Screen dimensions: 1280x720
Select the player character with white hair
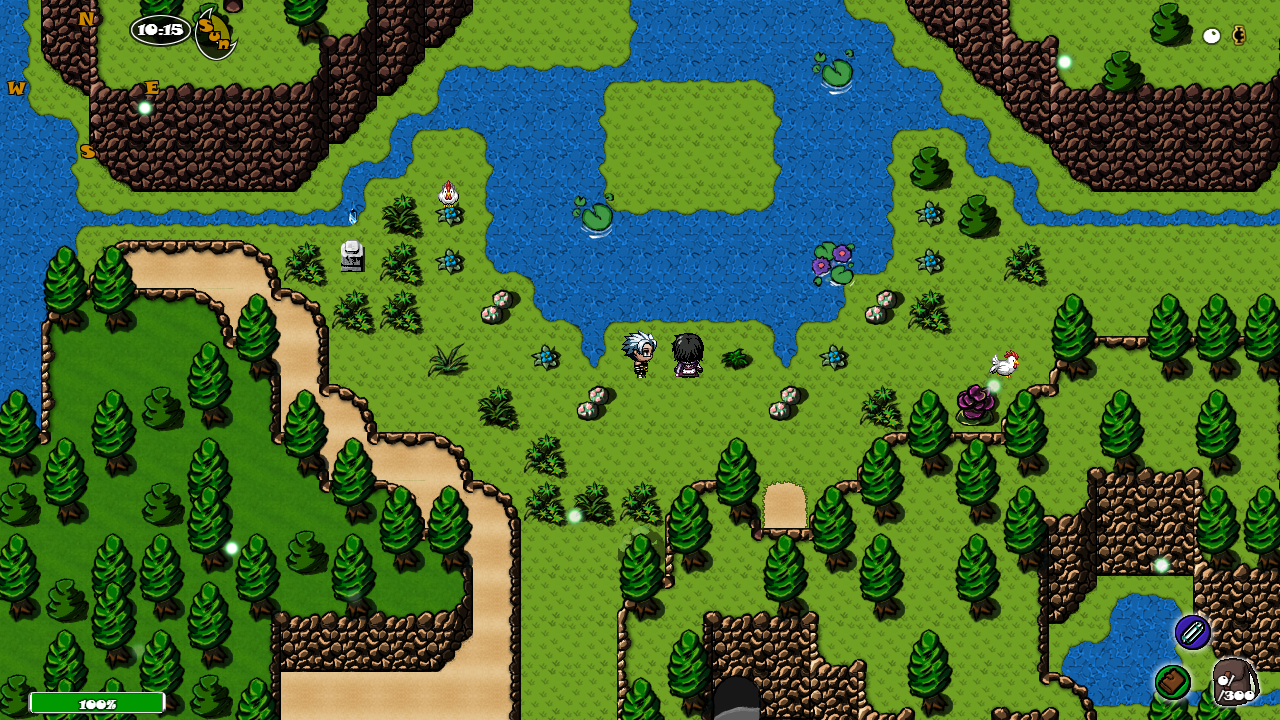[x=638, y=357]
